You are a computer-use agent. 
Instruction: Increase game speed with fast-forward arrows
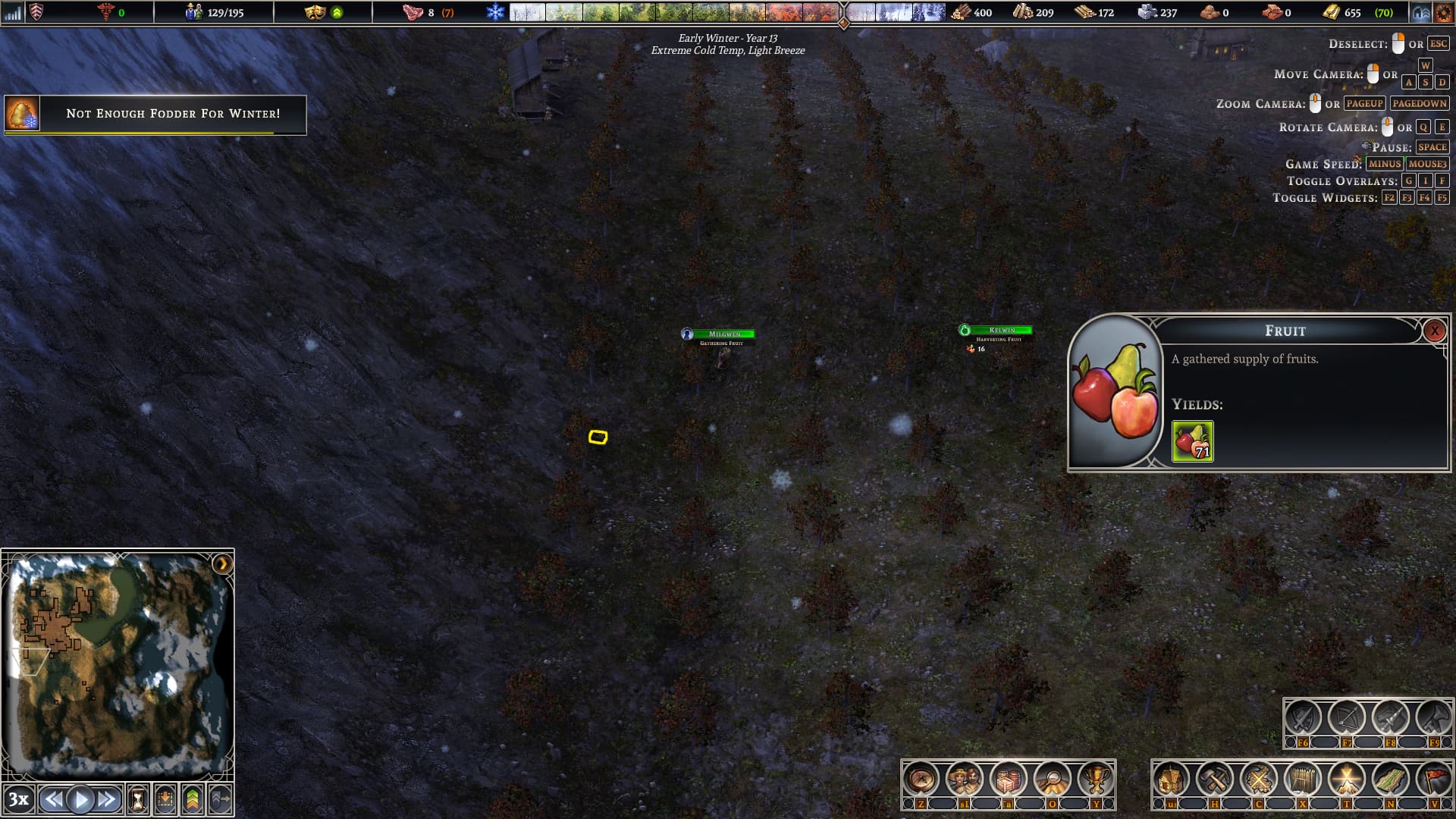[x=107, y=799]
